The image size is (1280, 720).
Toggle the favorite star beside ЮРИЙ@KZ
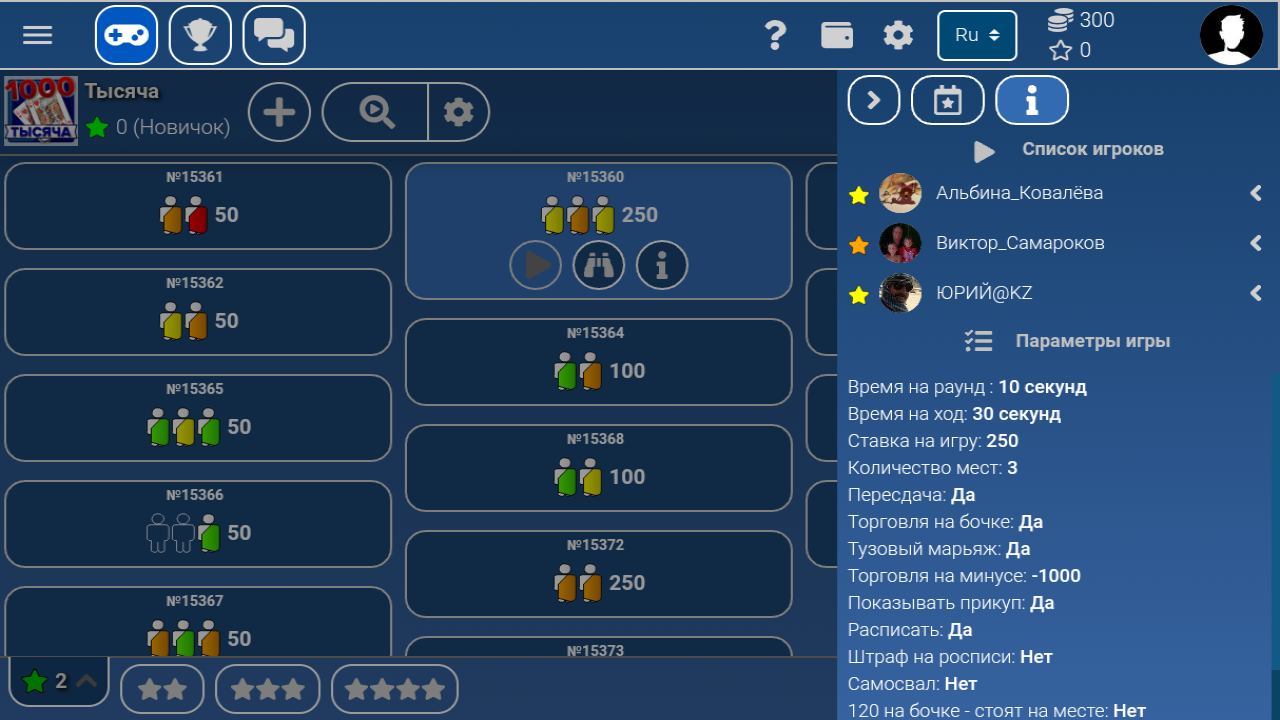click(858, 293)
